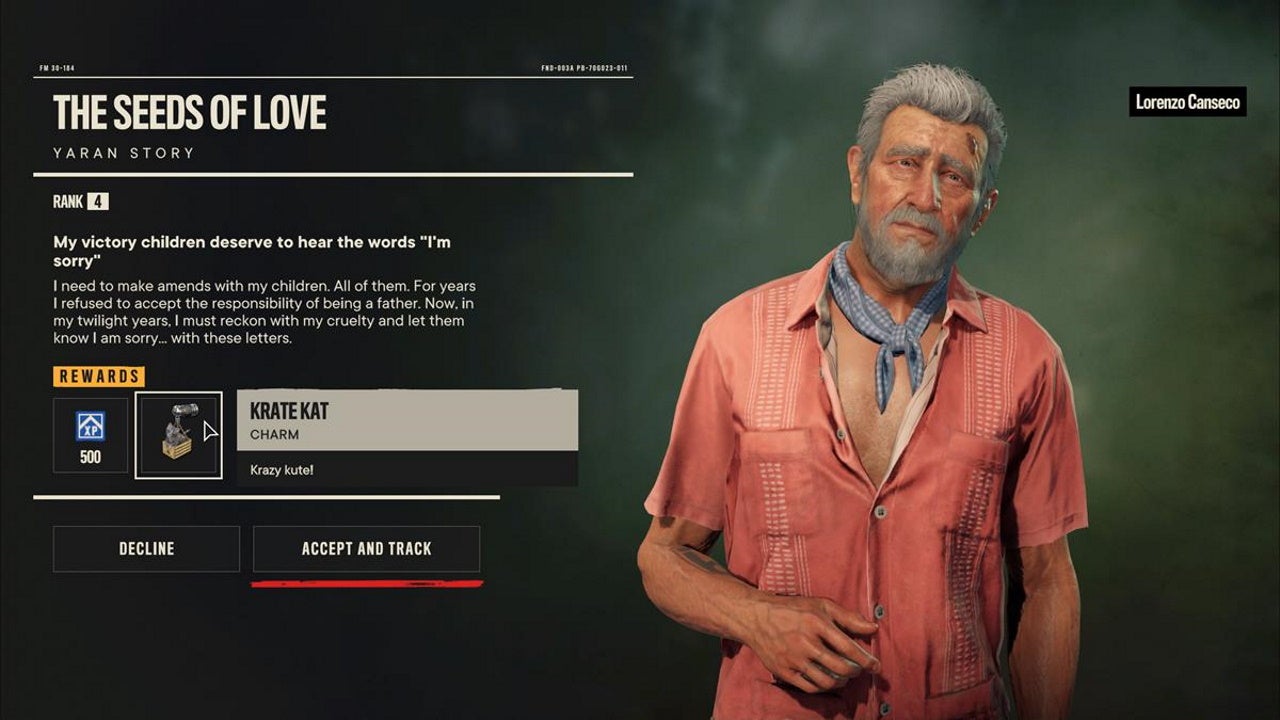This screenshot has width=1280, height=720.
Task: Select the house symbol on the XP tile
Action: [90, 421]
